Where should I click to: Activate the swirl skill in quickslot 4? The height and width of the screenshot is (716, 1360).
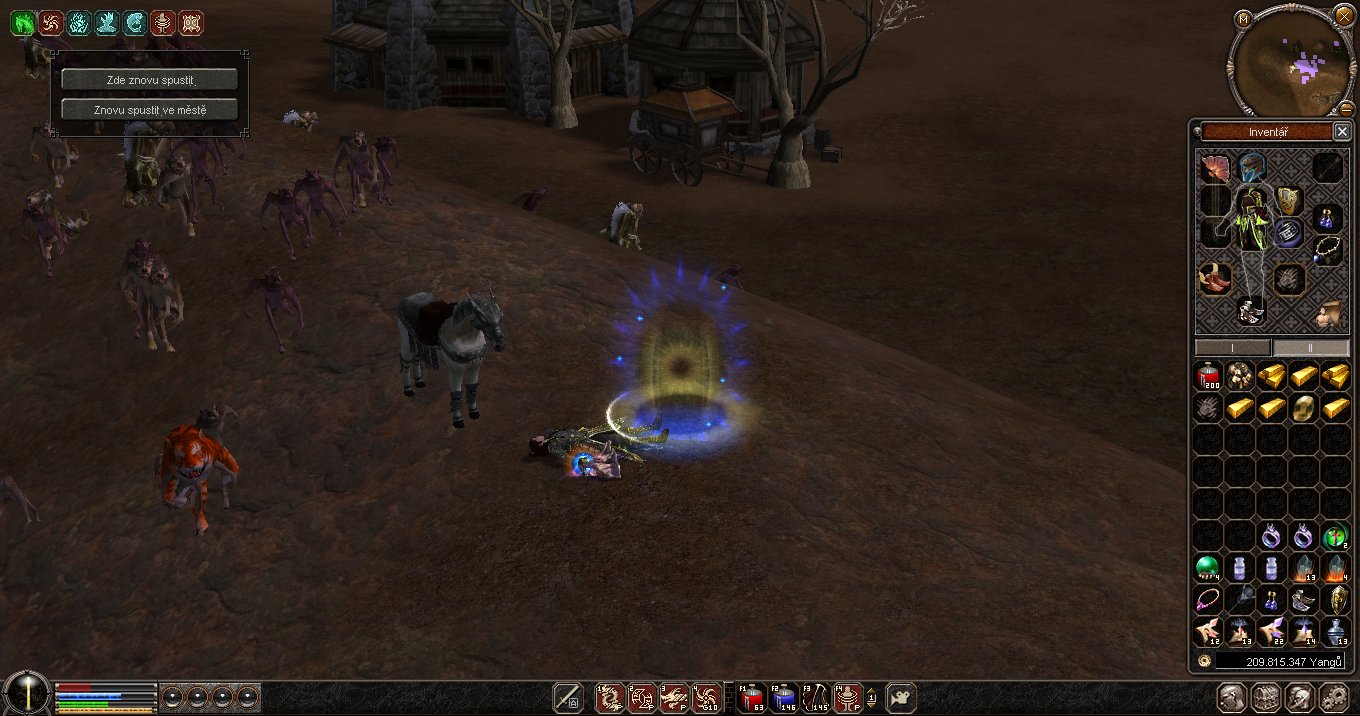tap(706, 697)
